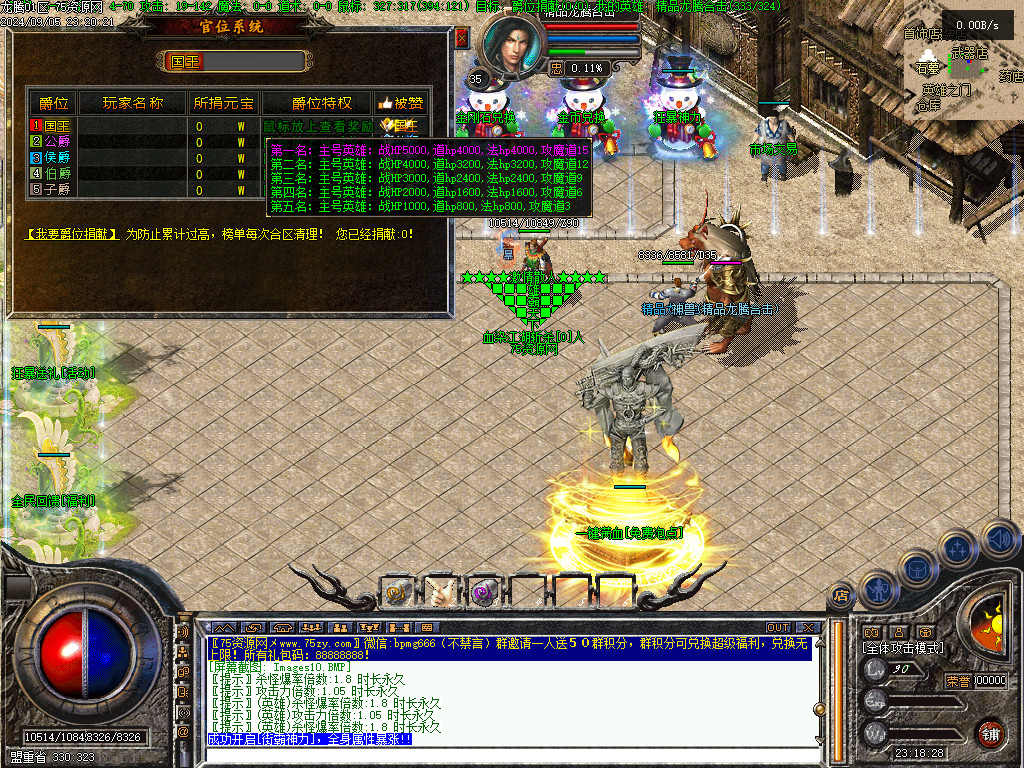The width and height of the screenshot is (1024, 768).
Task: Open the sparkle skills round button
Action: click(958, 548)
